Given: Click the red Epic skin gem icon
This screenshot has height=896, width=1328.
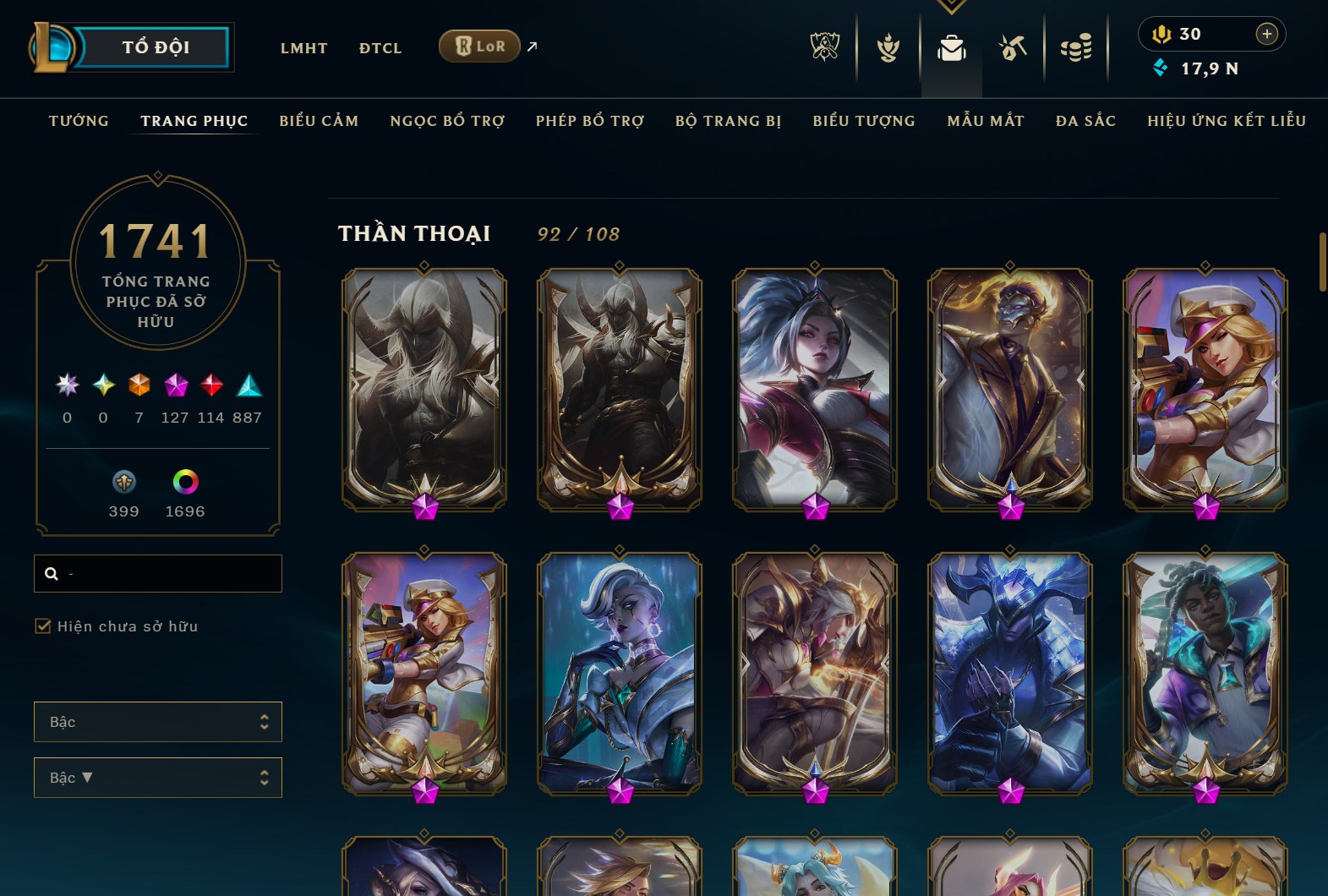Looking at the screenshot, I should tap(210, 386).
